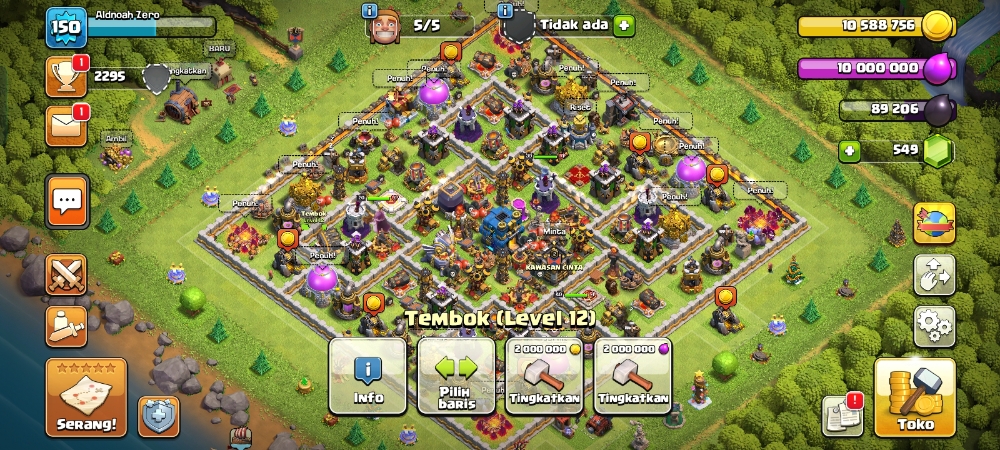Screen dimensions: 1000x450
Task: Open the village layout editor
Action: (934, 274)
